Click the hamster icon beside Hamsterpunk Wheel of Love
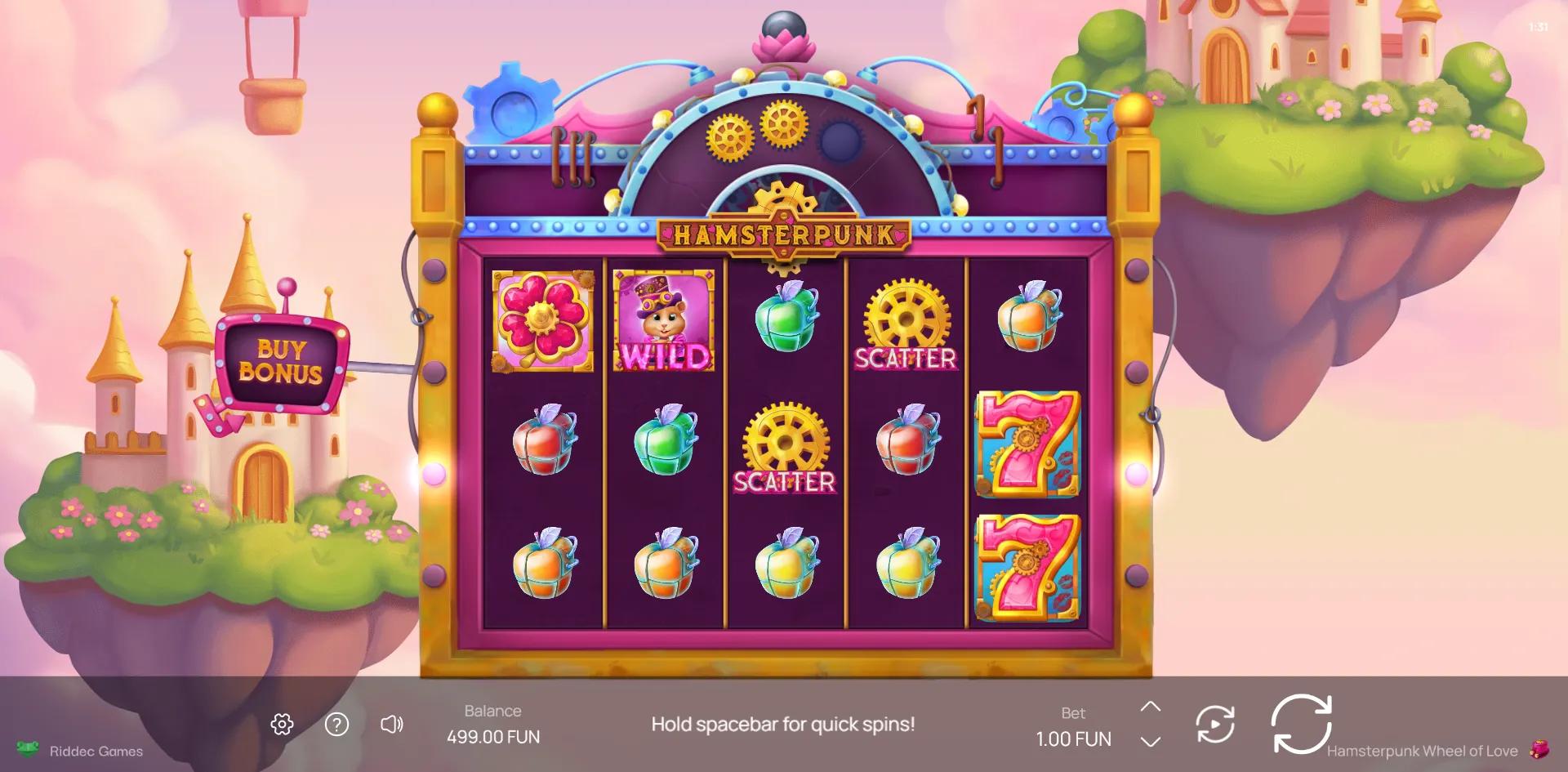 [1539, 751]
